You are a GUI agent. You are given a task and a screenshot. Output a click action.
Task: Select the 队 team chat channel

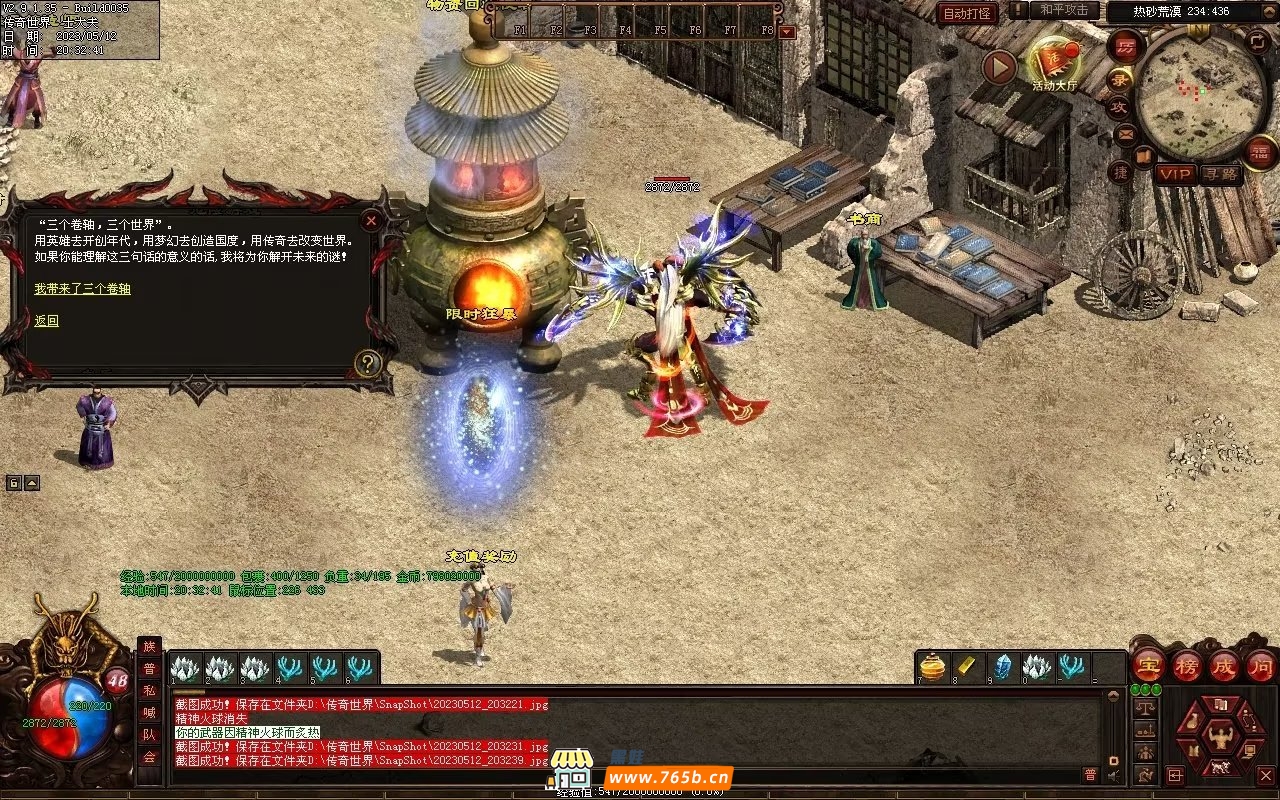(x=149, y=735)
